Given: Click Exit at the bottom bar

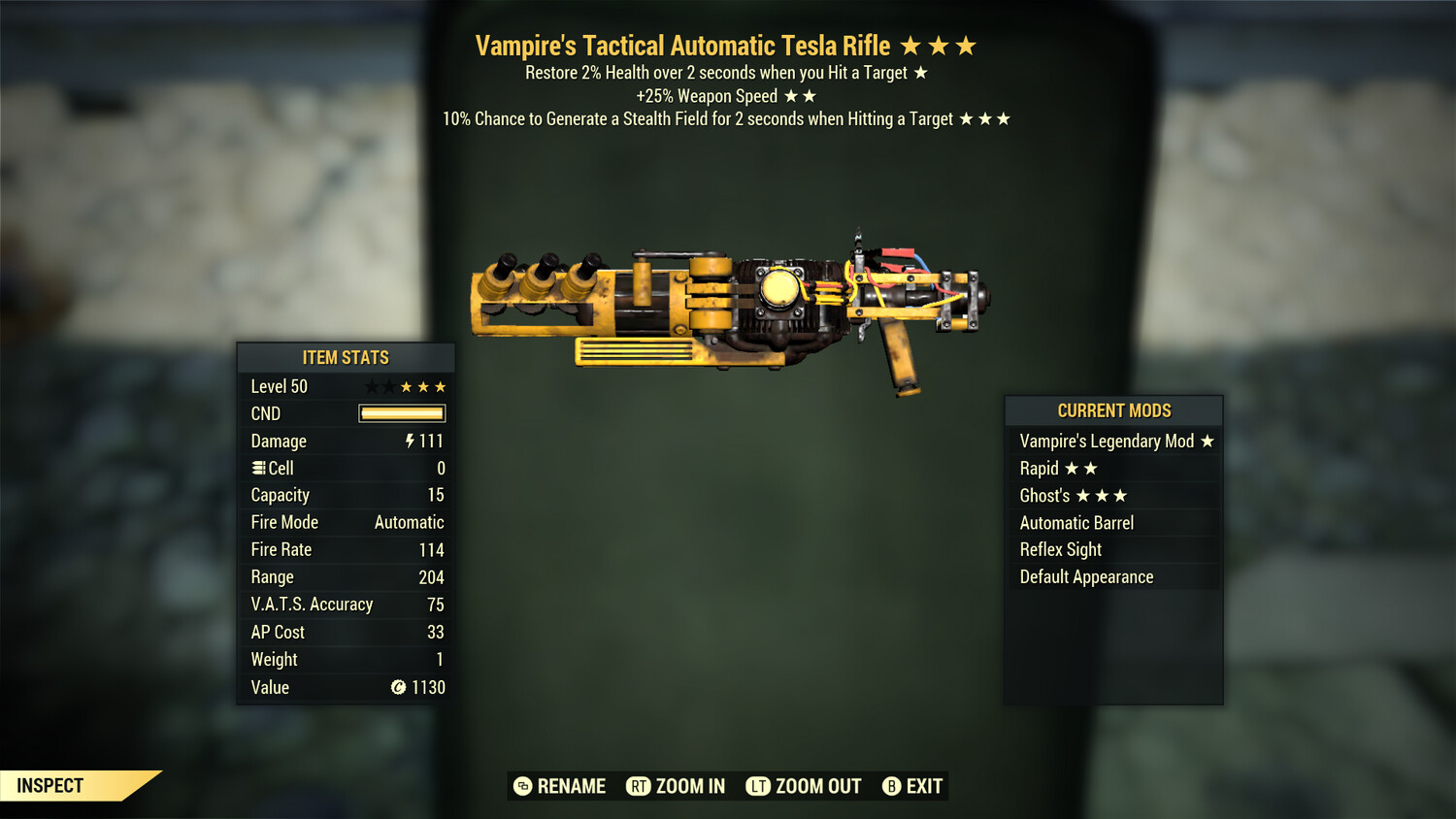Looking at the screenshot, I should tap(924, 786).
